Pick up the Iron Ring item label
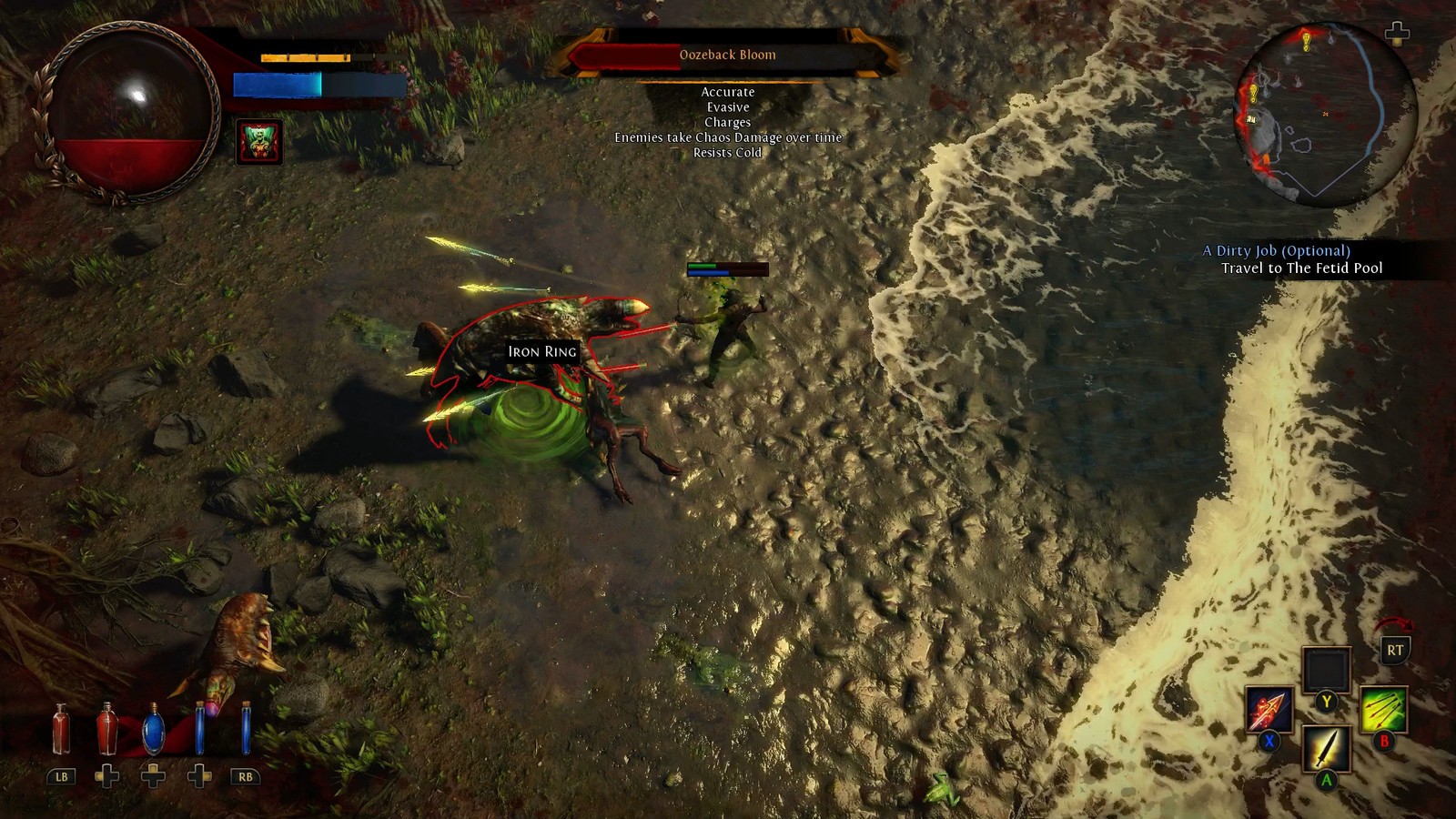The image size is (1456, 819). (542, 351)
